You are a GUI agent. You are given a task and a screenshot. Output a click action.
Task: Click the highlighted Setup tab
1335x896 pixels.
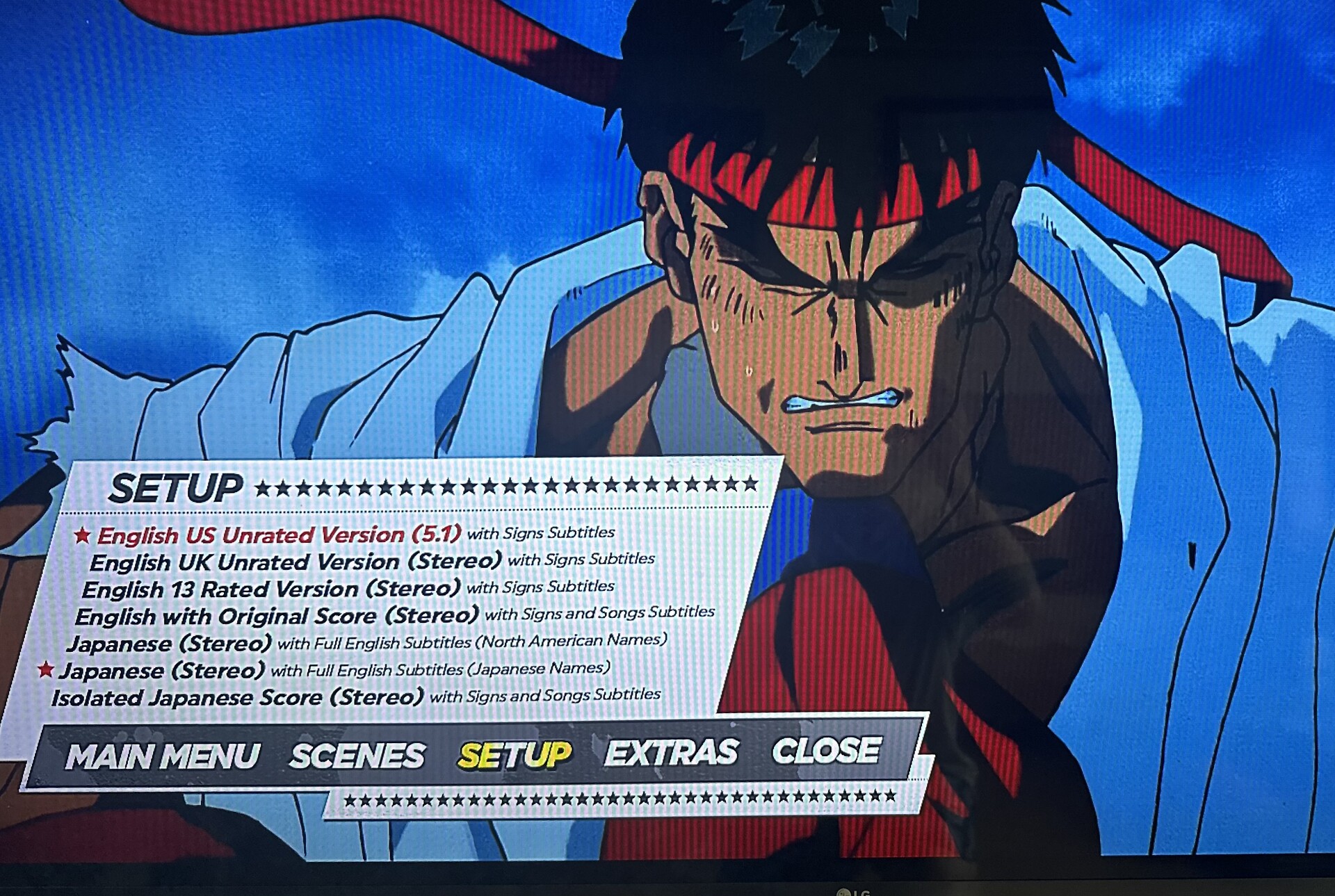tap(515, 755)
